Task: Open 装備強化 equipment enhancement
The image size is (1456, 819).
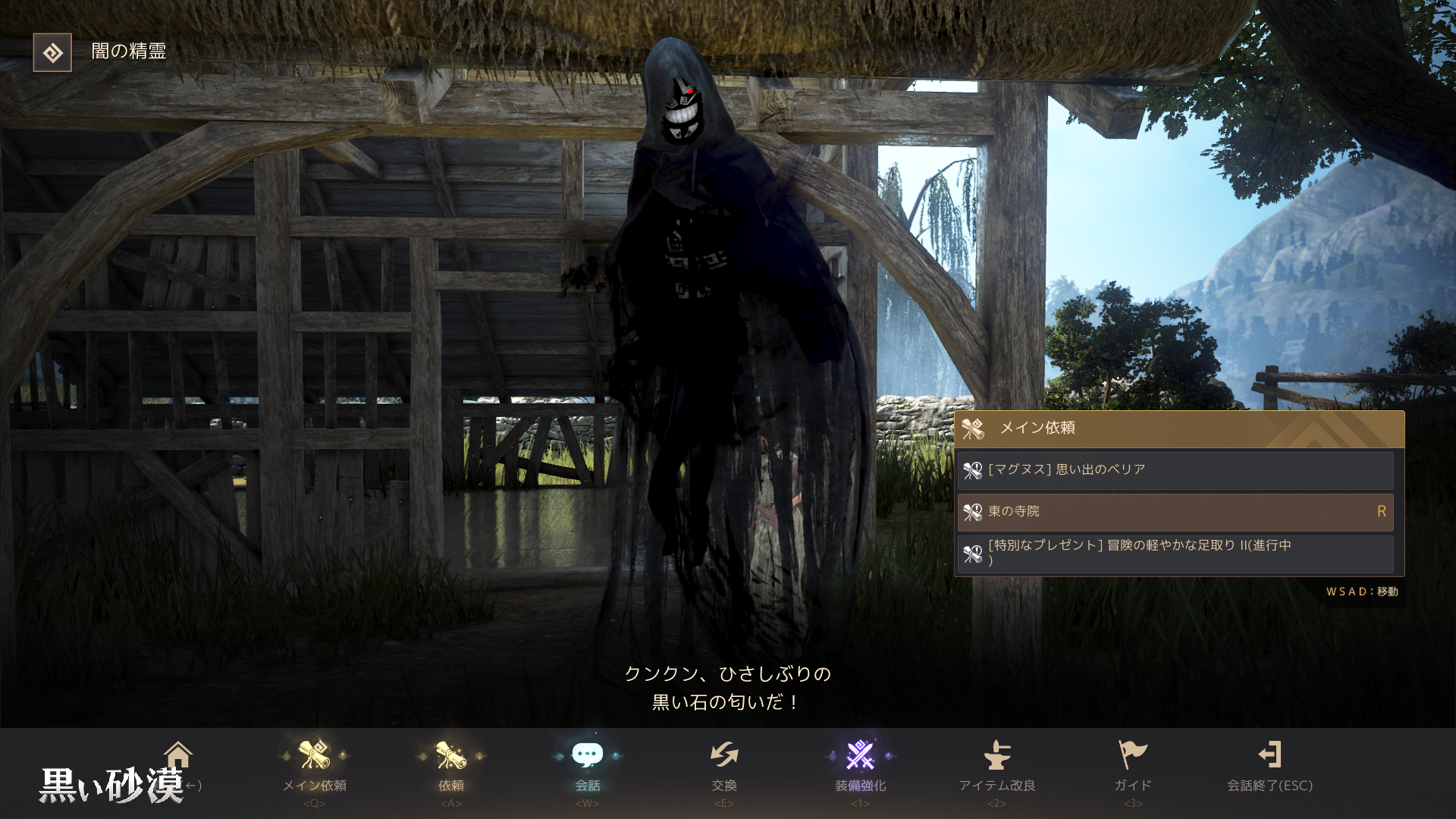Action: tap(860, 766)
